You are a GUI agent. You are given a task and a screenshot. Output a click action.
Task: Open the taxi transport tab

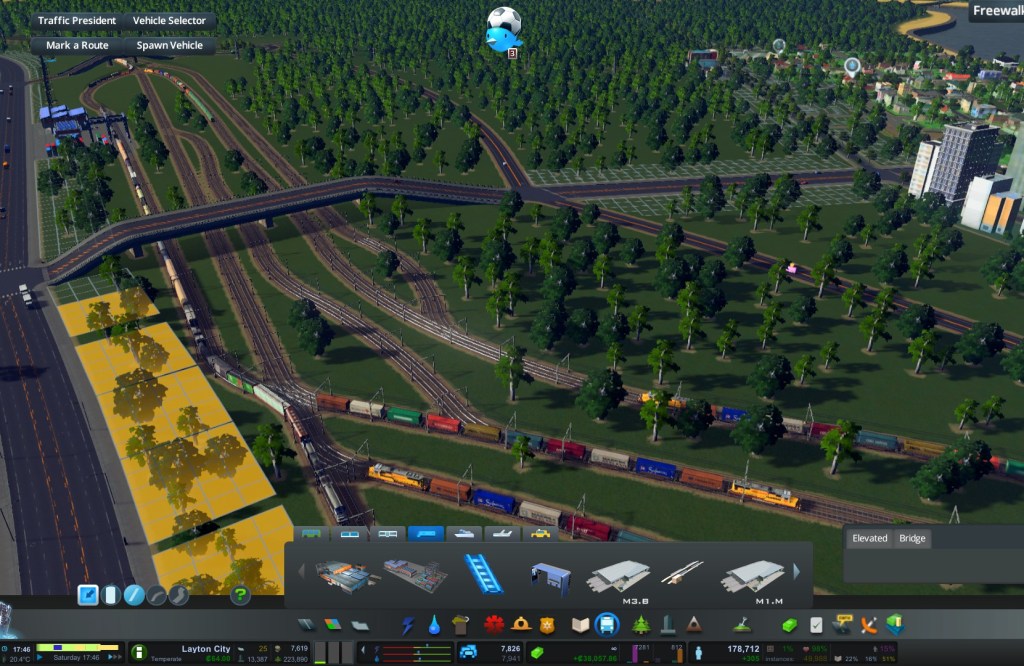540,534
